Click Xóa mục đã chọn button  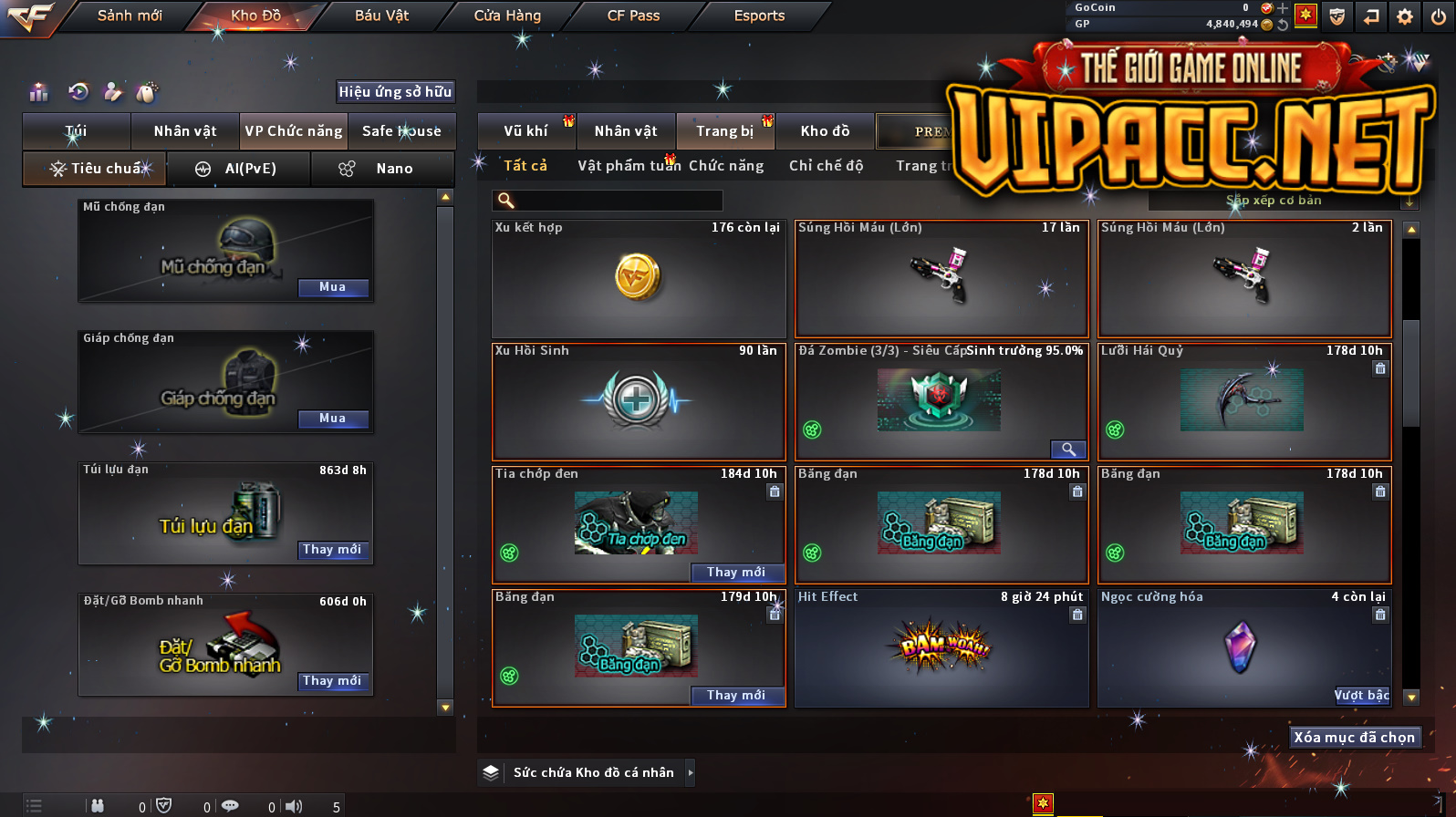1354,738
